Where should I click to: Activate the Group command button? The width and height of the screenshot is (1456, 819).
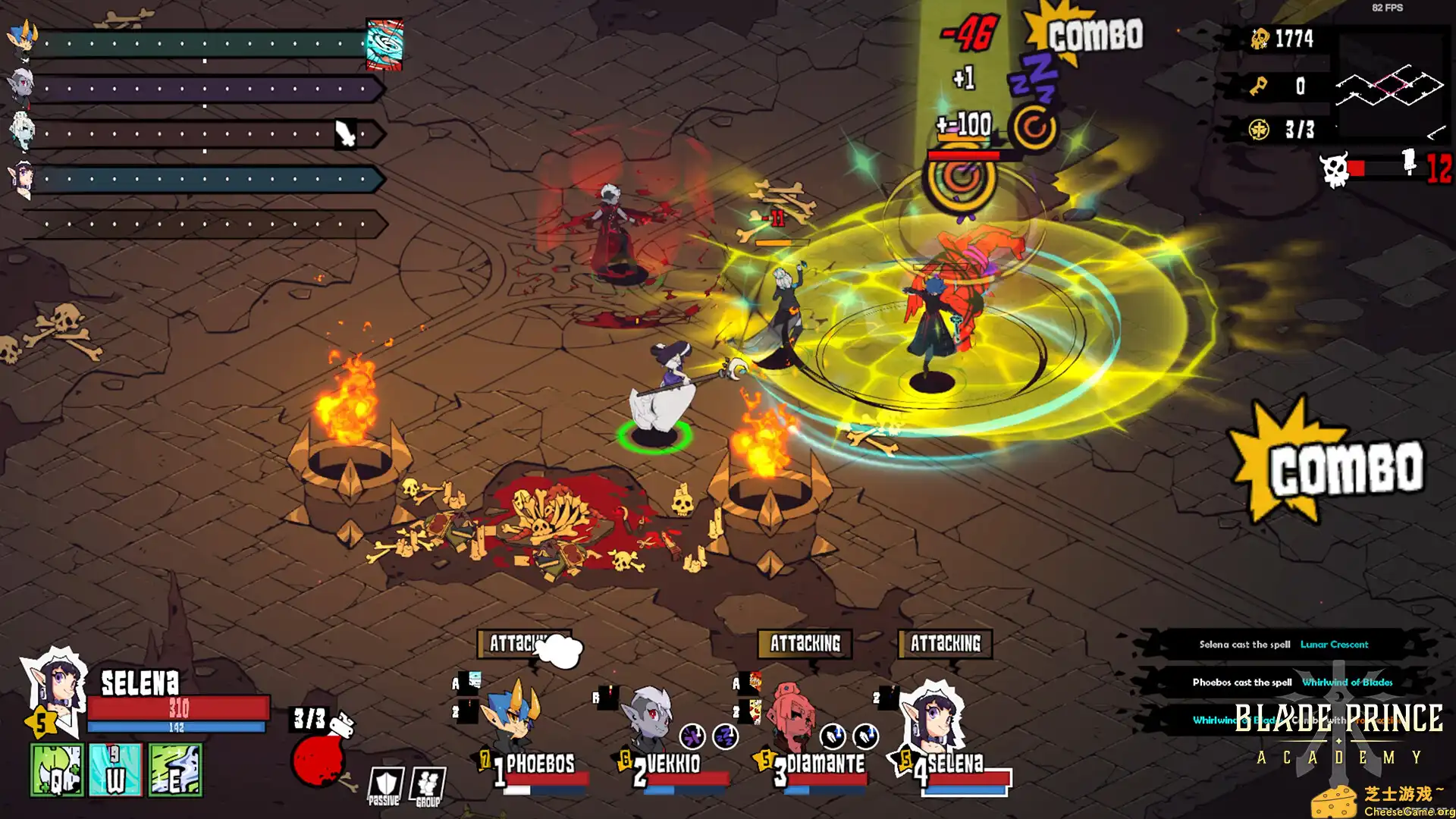click(x=428, y=786)
